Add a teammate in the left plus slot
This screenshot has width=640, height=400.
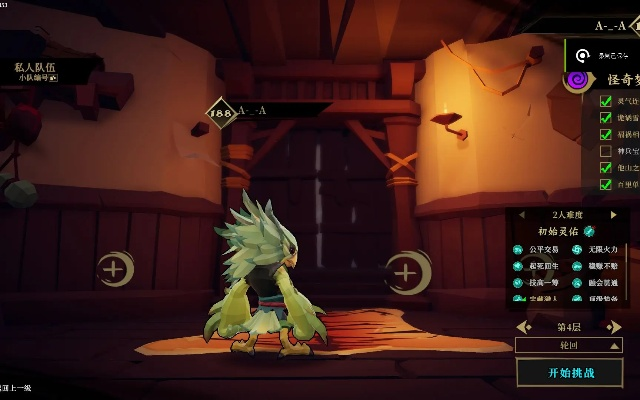pos(115,268)
